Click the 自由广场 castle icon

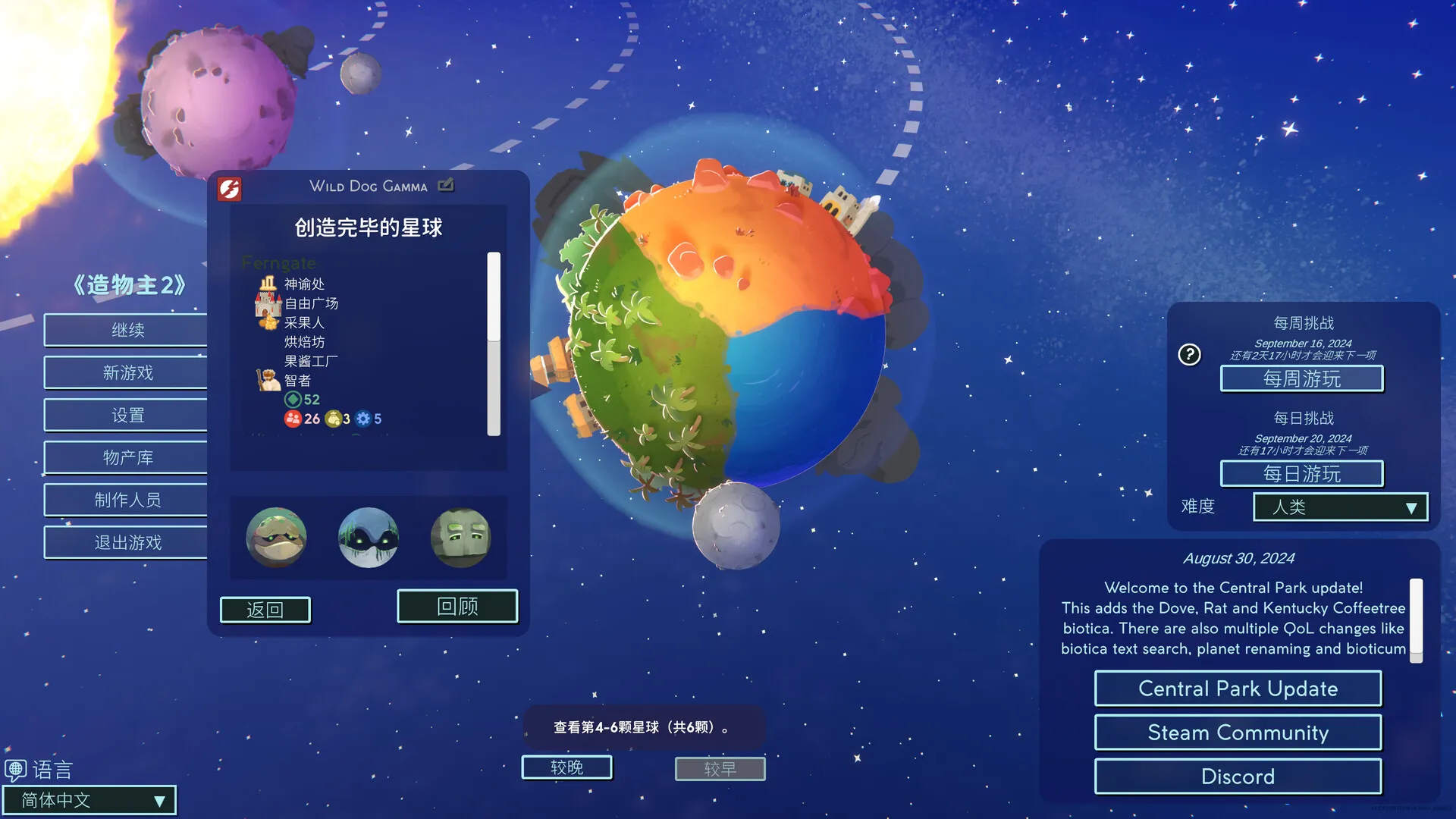pyautogui.click(x=267, y=303)
